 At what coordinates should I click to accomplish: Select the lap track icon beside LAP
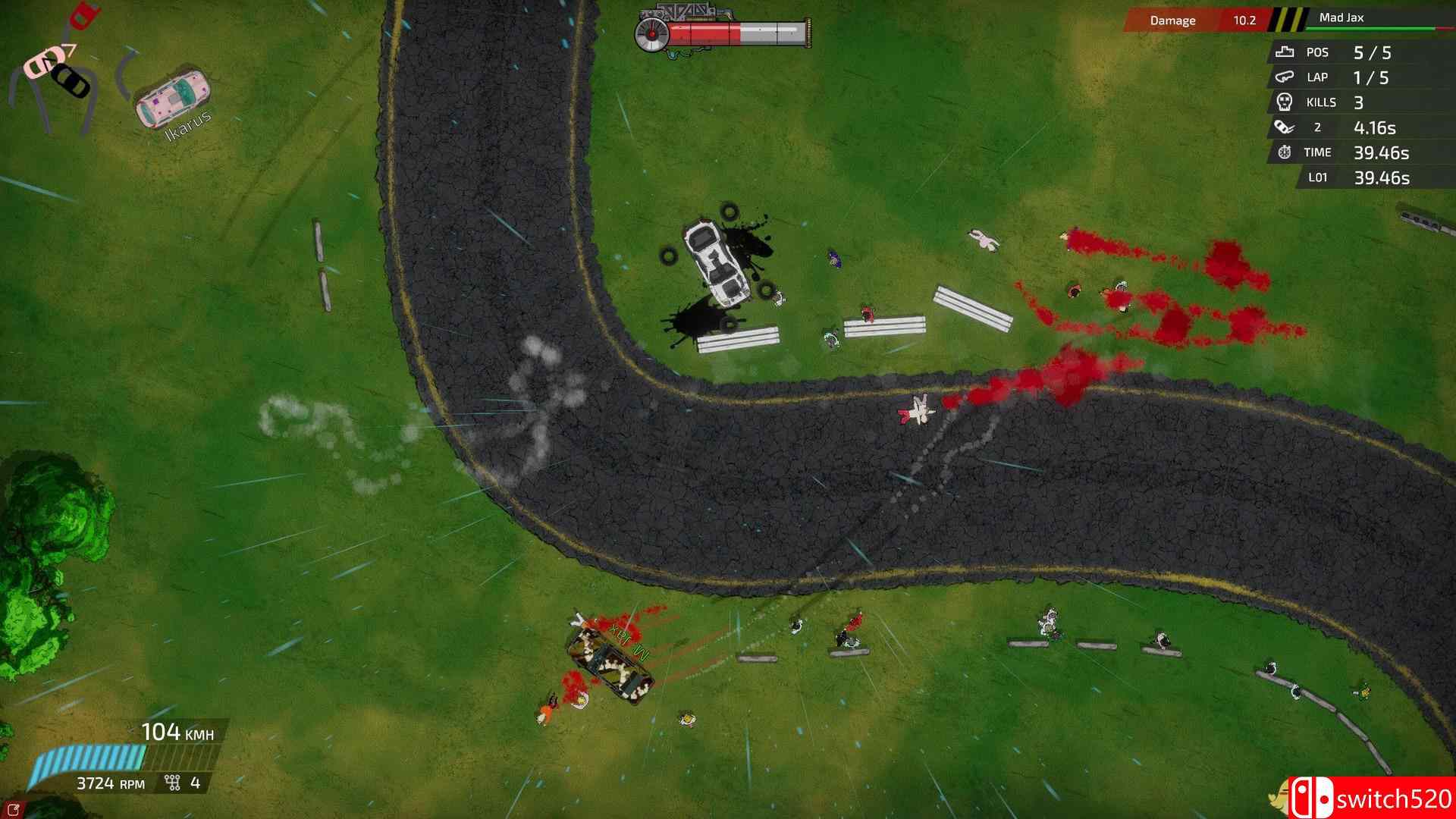pos(1283,77)
